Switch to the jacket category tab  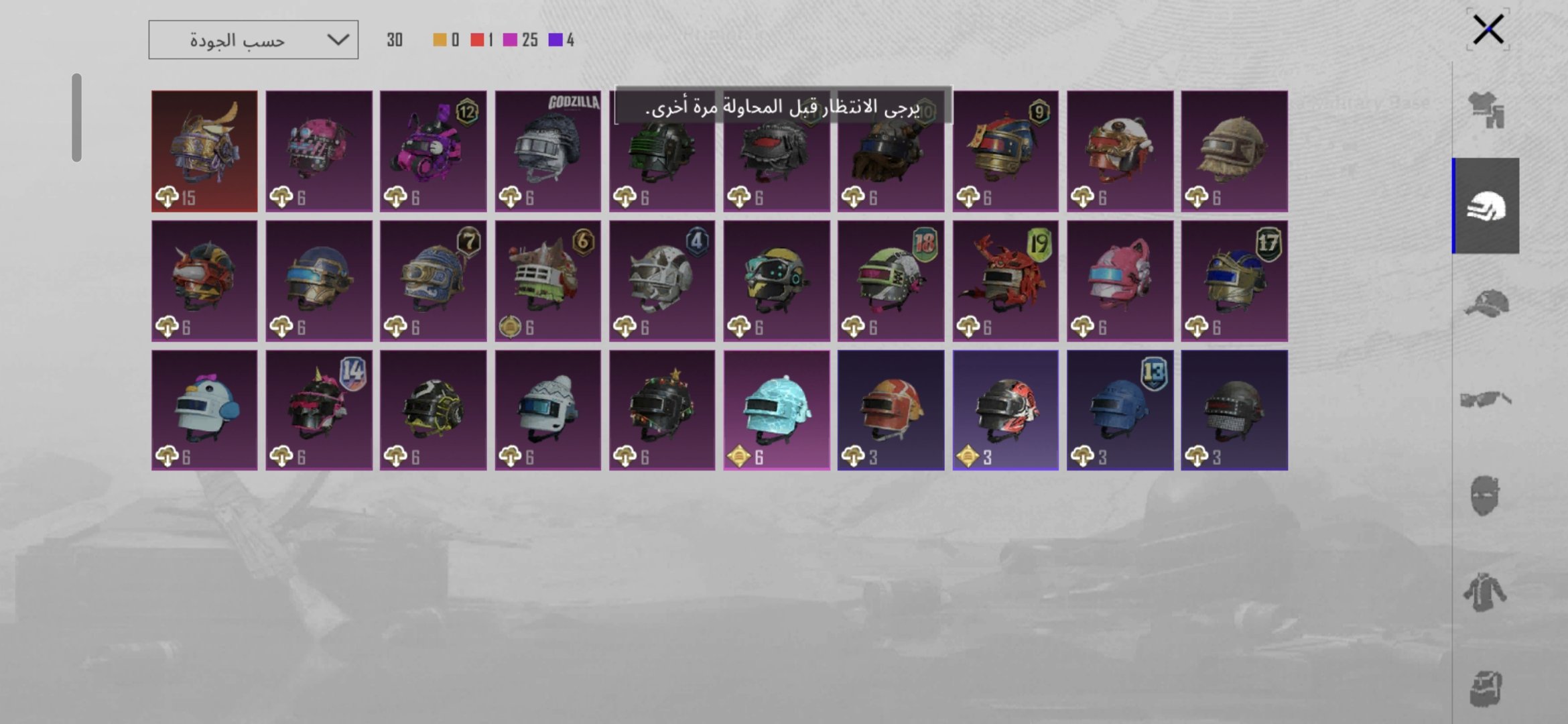pyautogui.click(x=1486, y=593)
